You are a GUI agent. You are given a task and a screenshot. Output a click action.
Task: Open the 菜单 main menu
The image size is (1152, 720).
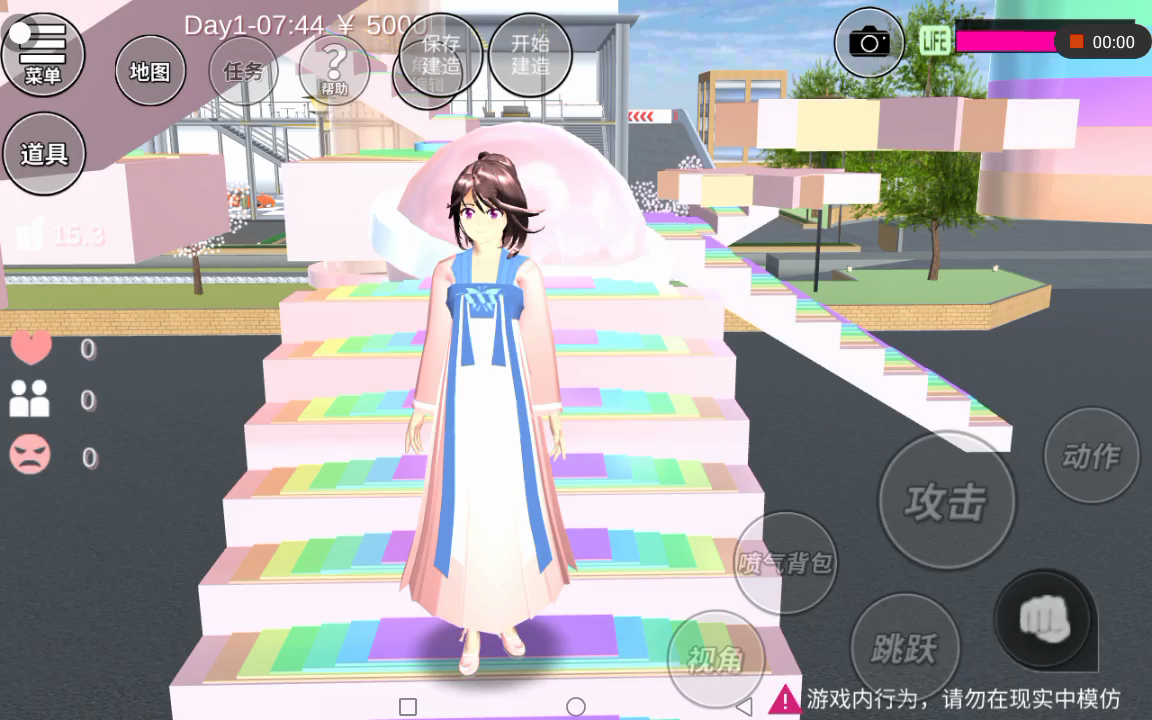coord(42,53)
